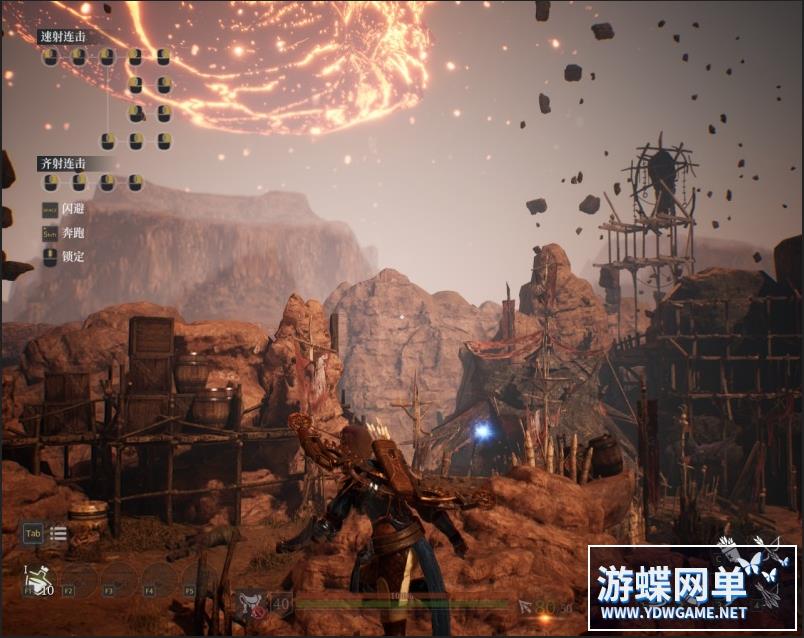This screenshot has width=804, height=638.
Task: Open the WWW.YDWGAME.NET watermark link
Action: [673, 612]
